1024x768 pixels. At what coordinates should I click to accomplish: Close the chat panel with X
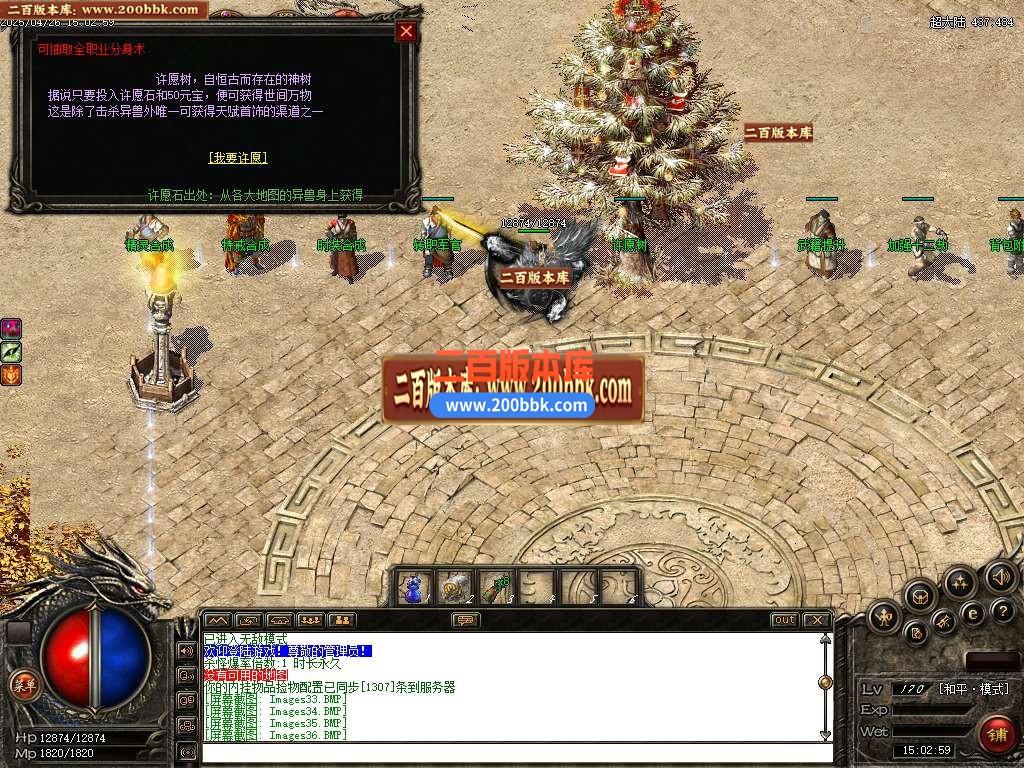(x=816, y=620)
